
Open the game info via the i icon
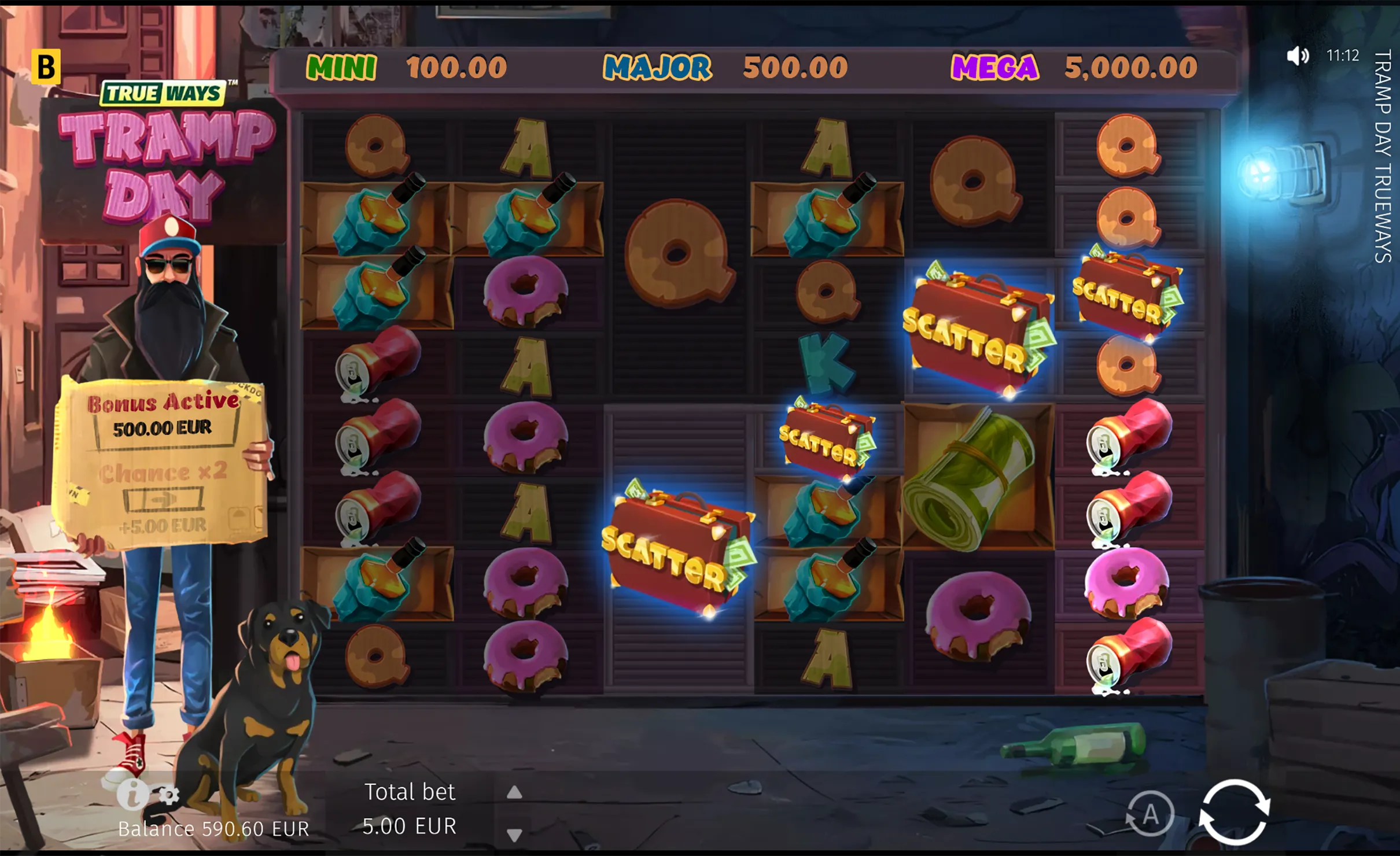point(132,794)
